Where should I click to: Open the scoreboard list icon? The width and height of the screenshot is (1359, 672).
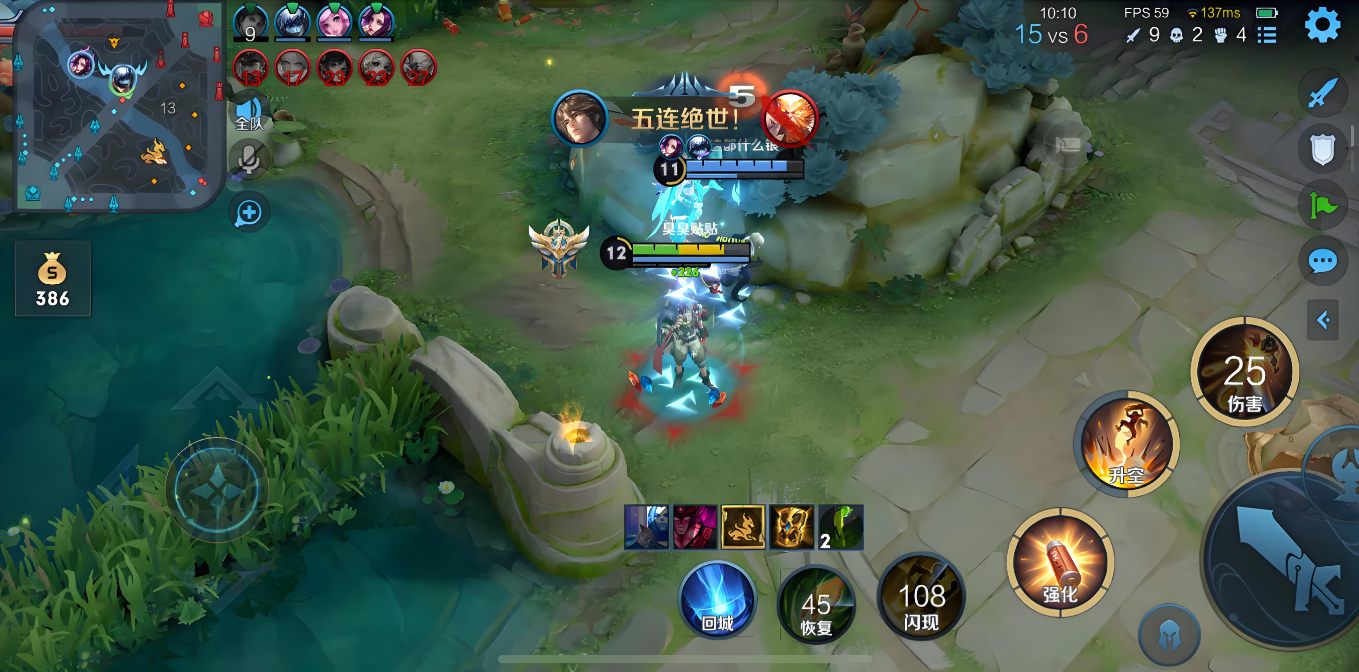(1267, 35)
